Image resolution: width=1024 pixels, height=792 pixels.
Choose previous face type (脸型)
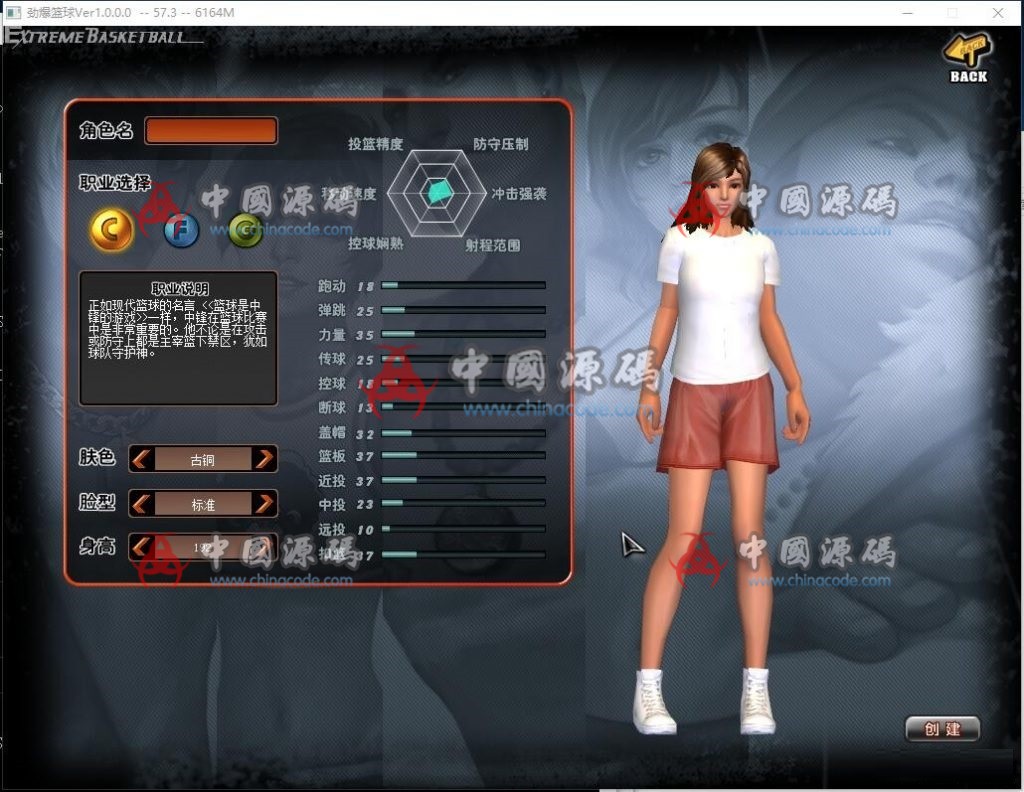(x=142, y=503)
